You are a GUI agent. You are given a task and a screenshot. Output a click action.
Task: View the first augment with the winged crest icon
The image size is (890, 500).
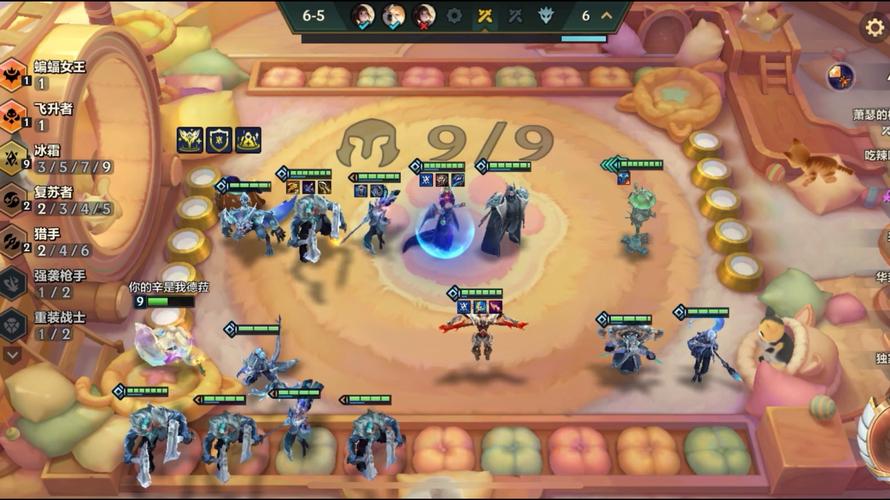pos(190,140)
